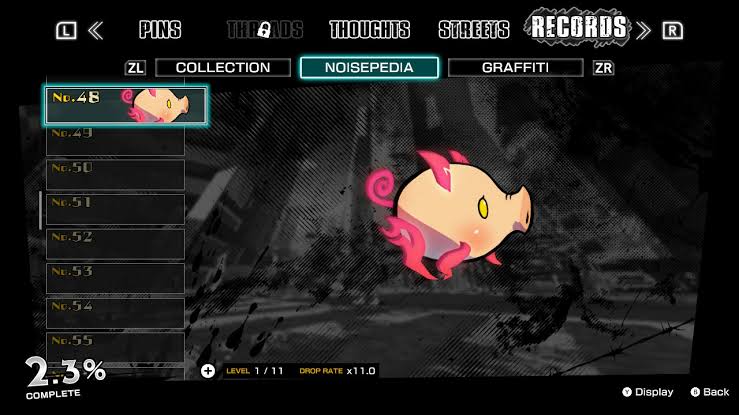Show the Collection records

(x=222, y=68)
